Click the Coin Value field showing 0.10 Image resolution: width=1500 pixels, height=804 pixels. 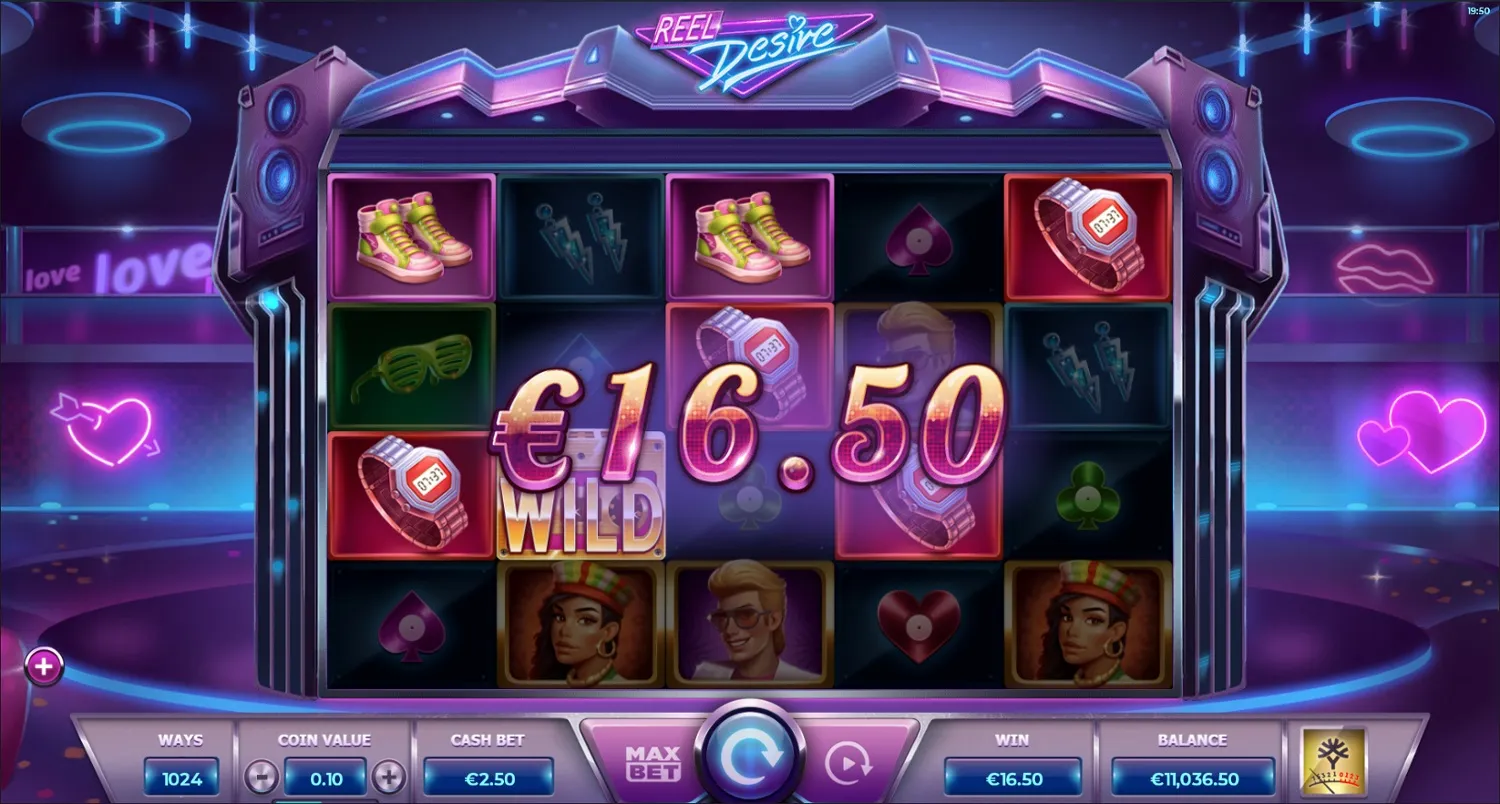pyautogui.click(x=324, y=777)
